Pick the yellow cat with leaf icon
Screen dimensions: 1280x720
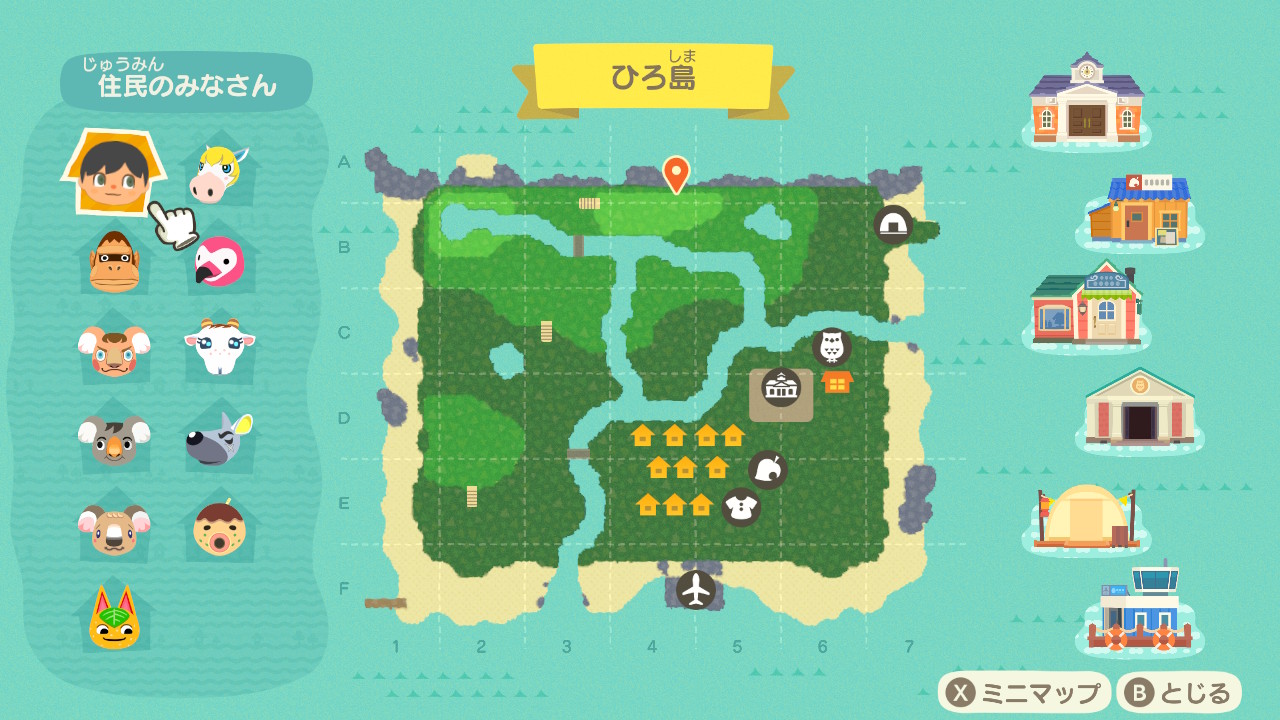coord(114,618)
